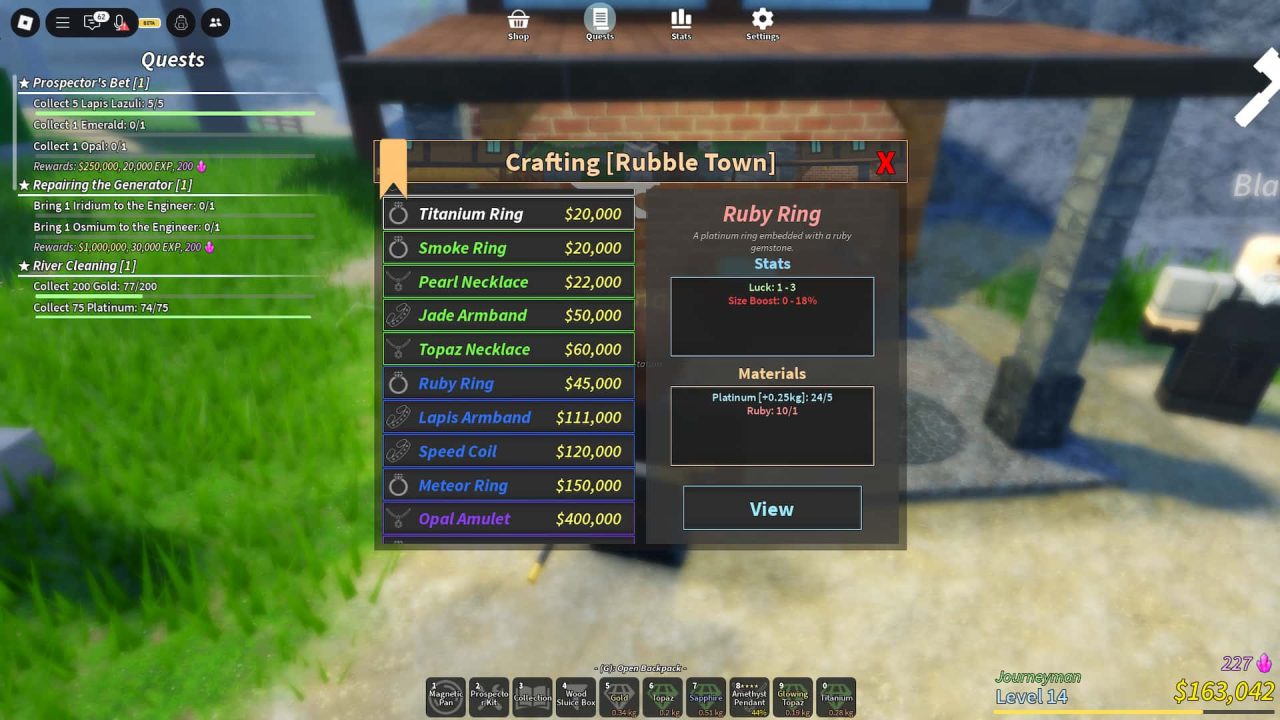
Task: Switch to the Quests tab at top
Action: point(600,22)
